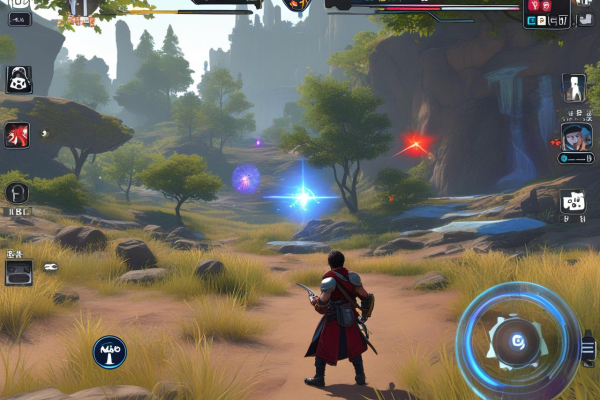Open the dark chest slot
This screenshot has width=600, height=400.
click(x=18, y=272)
